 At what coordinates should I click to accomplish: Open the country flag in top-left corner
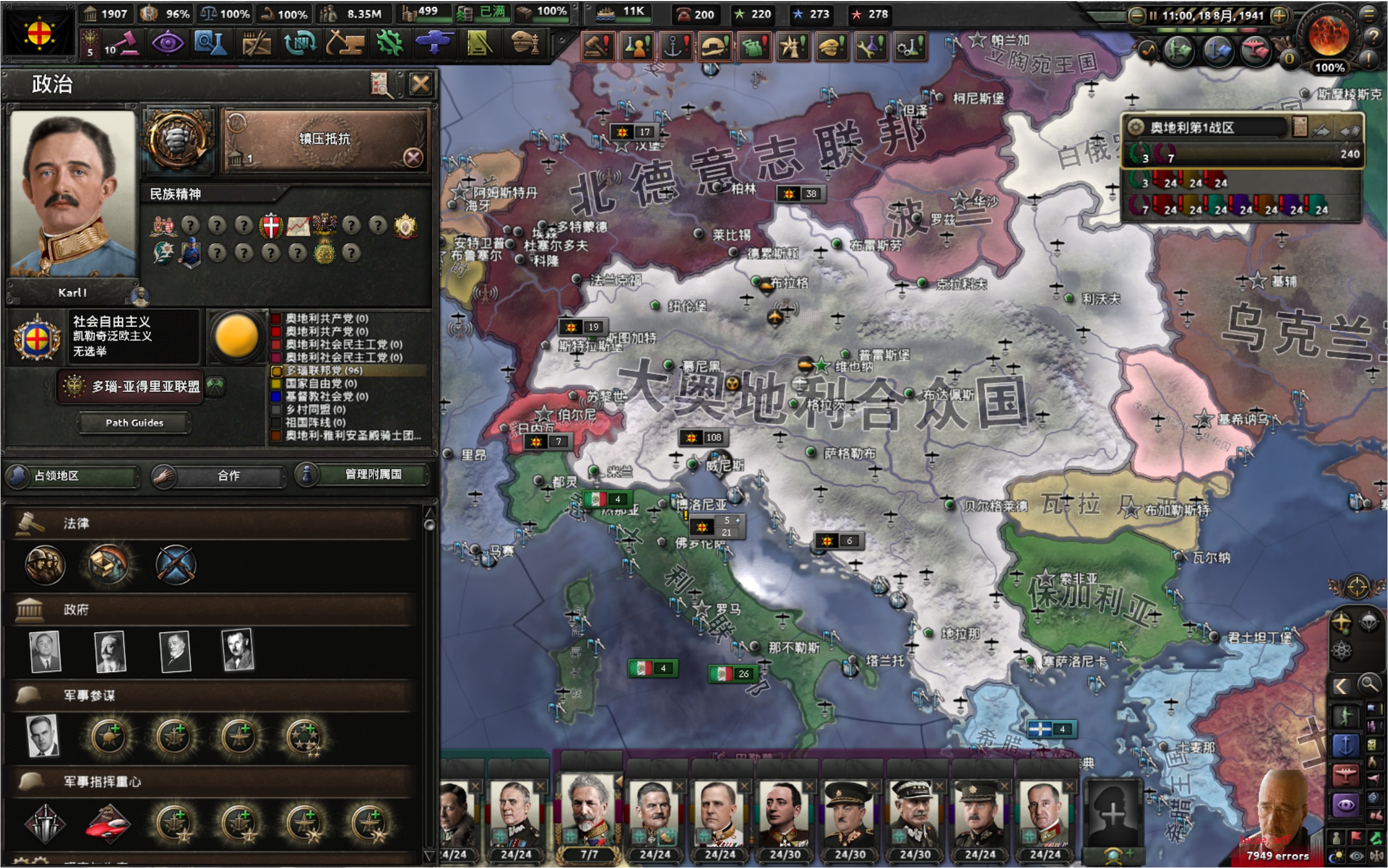pyautogui.click(x=38, y=32)
